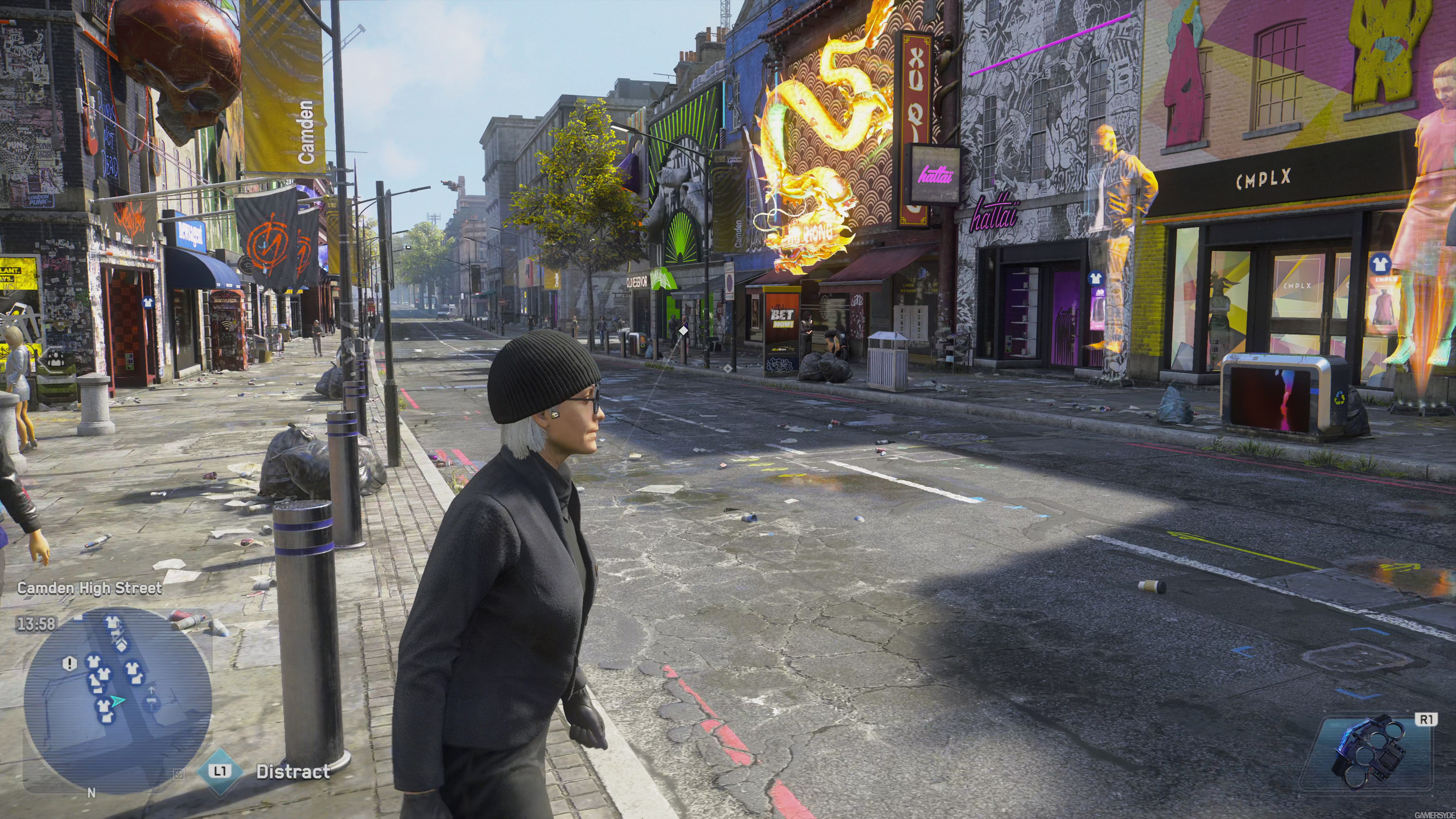
Task: Click the 13:58 time display above the minimap
Action: [x=35, y=623]
